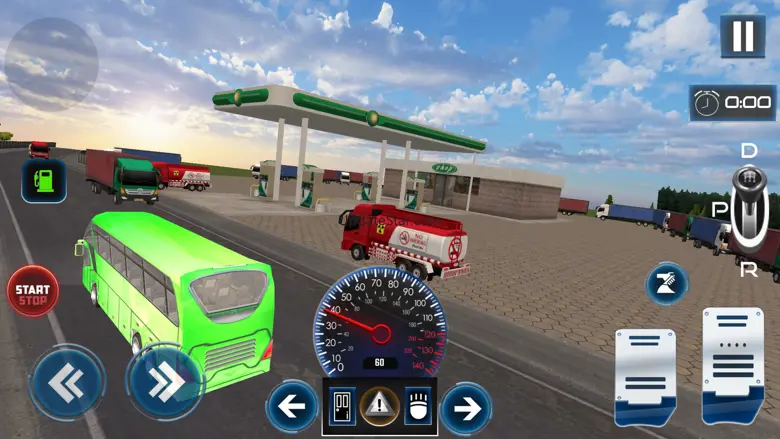The image size is (780, 439).
Task: Steer left with the double-chevron left button
Action: click(x=67, y=381)
